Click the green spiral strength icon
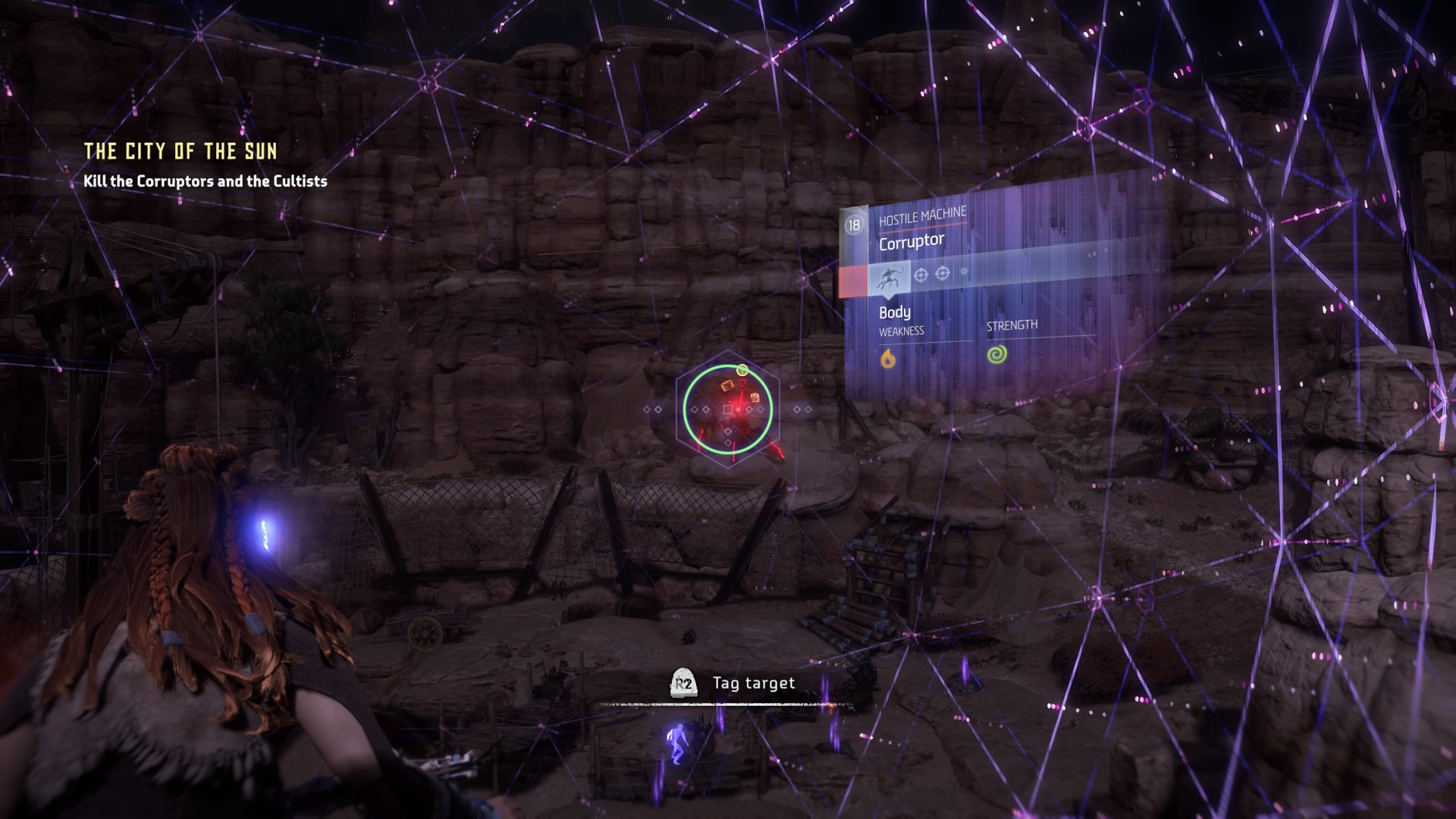 (997, 354)
